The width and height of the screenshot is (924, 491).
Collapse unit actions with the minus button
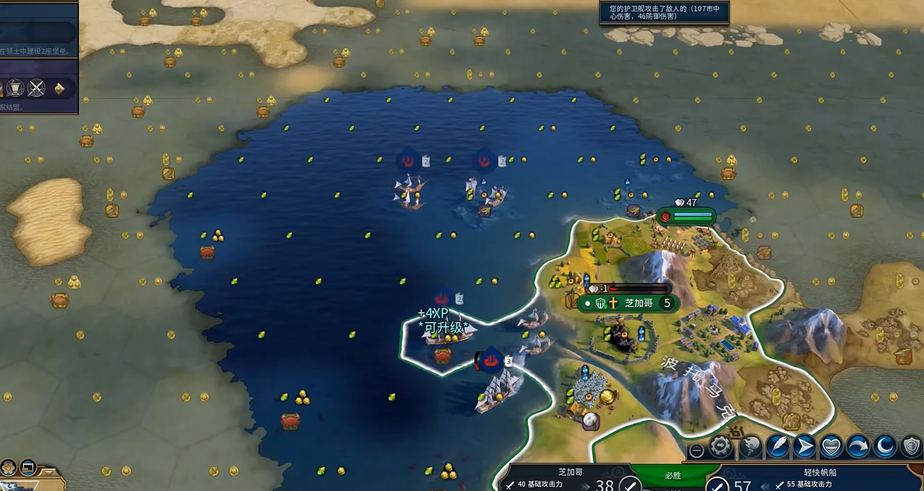[696, 450]
